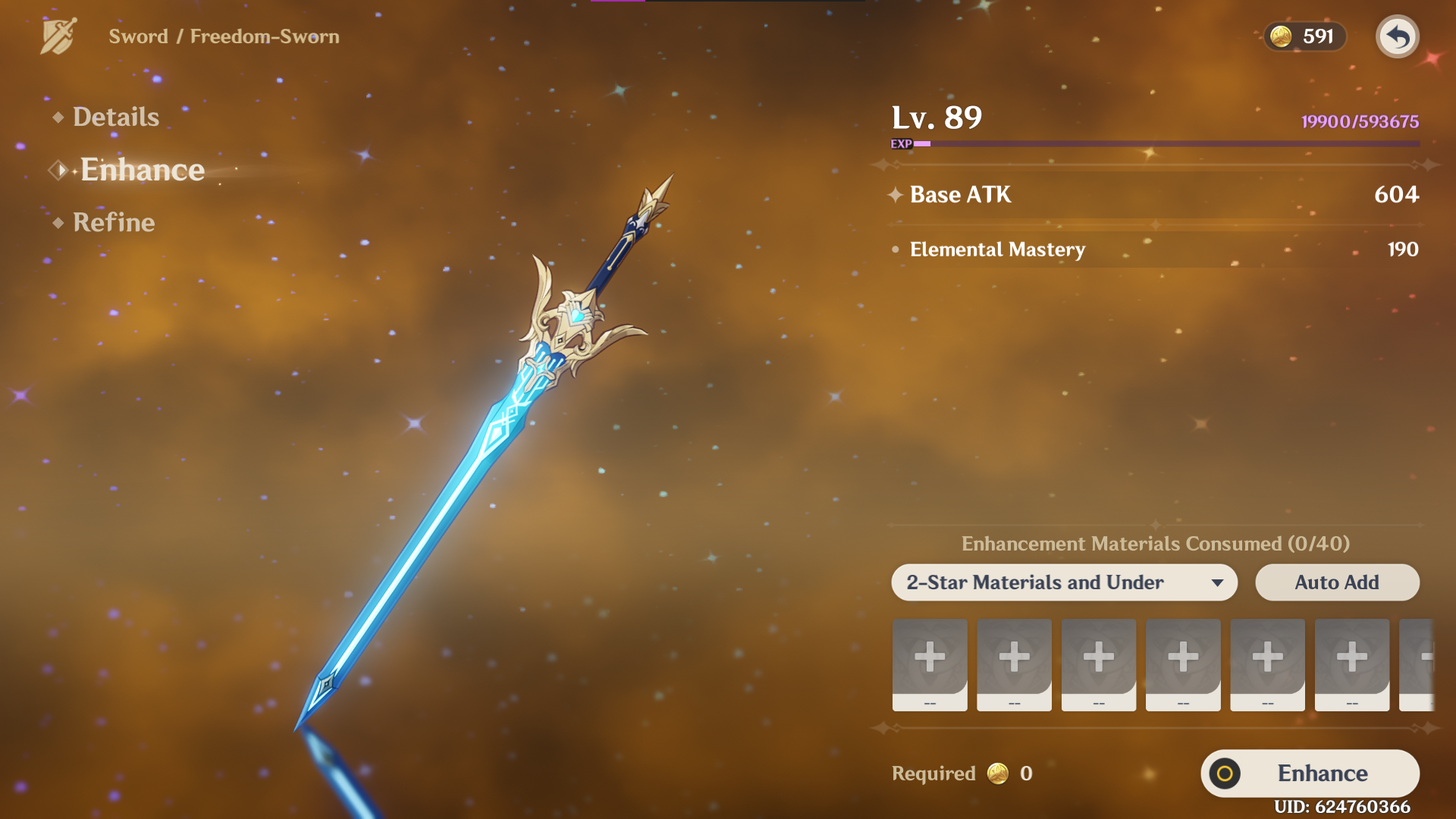Select the Enhance menu entry
The width and height of the screenshot is (1456, 819).
(143, 169)
